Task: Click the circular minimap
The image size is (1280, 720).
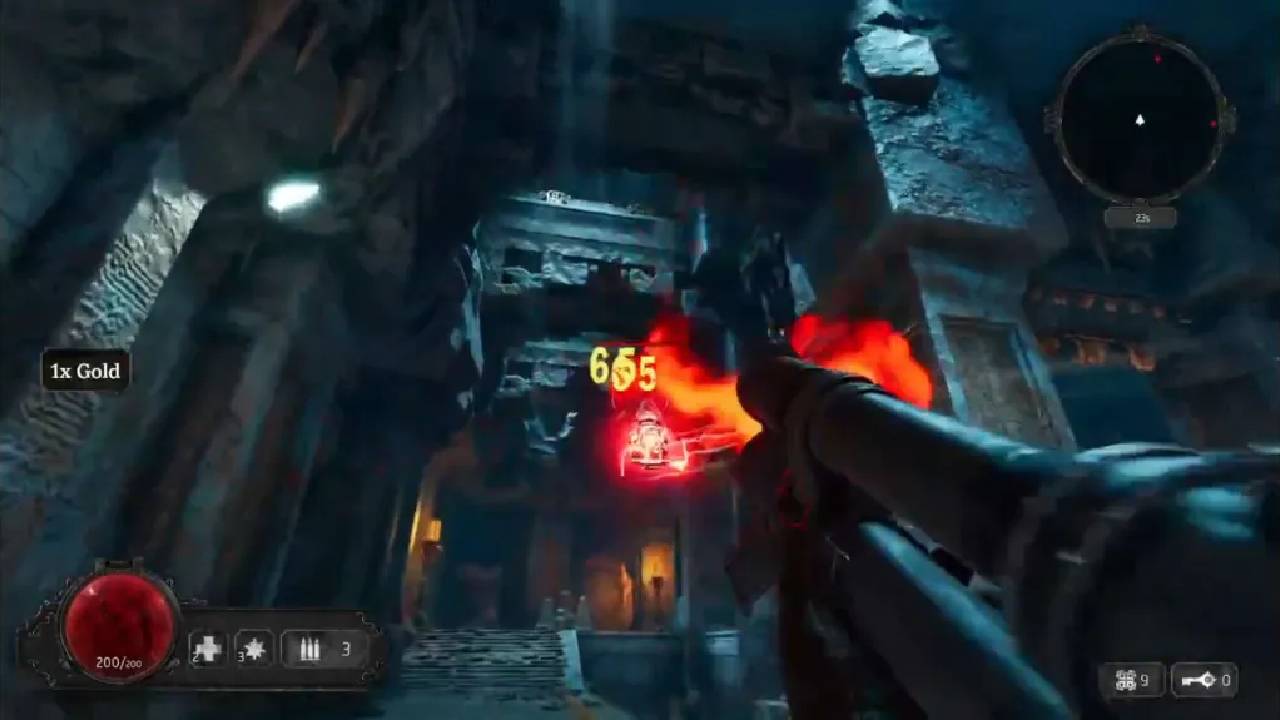Action: (x=1139, y=120)
